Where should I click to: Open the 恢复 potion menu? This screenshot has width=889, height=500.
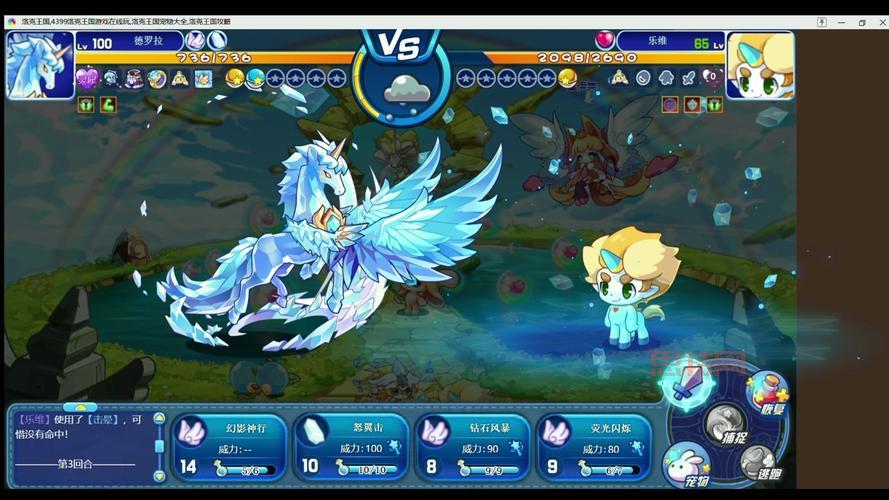(767, 392)
